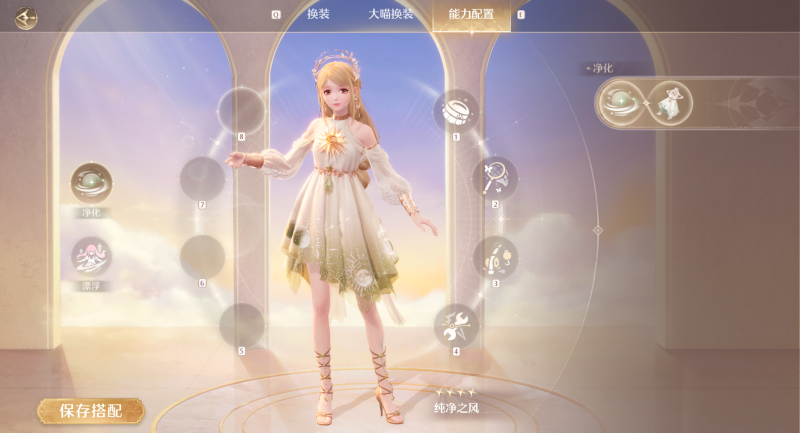
Task: Open the 大喵换装 tab
Action: pyautogui.click(x=390, y=15)
